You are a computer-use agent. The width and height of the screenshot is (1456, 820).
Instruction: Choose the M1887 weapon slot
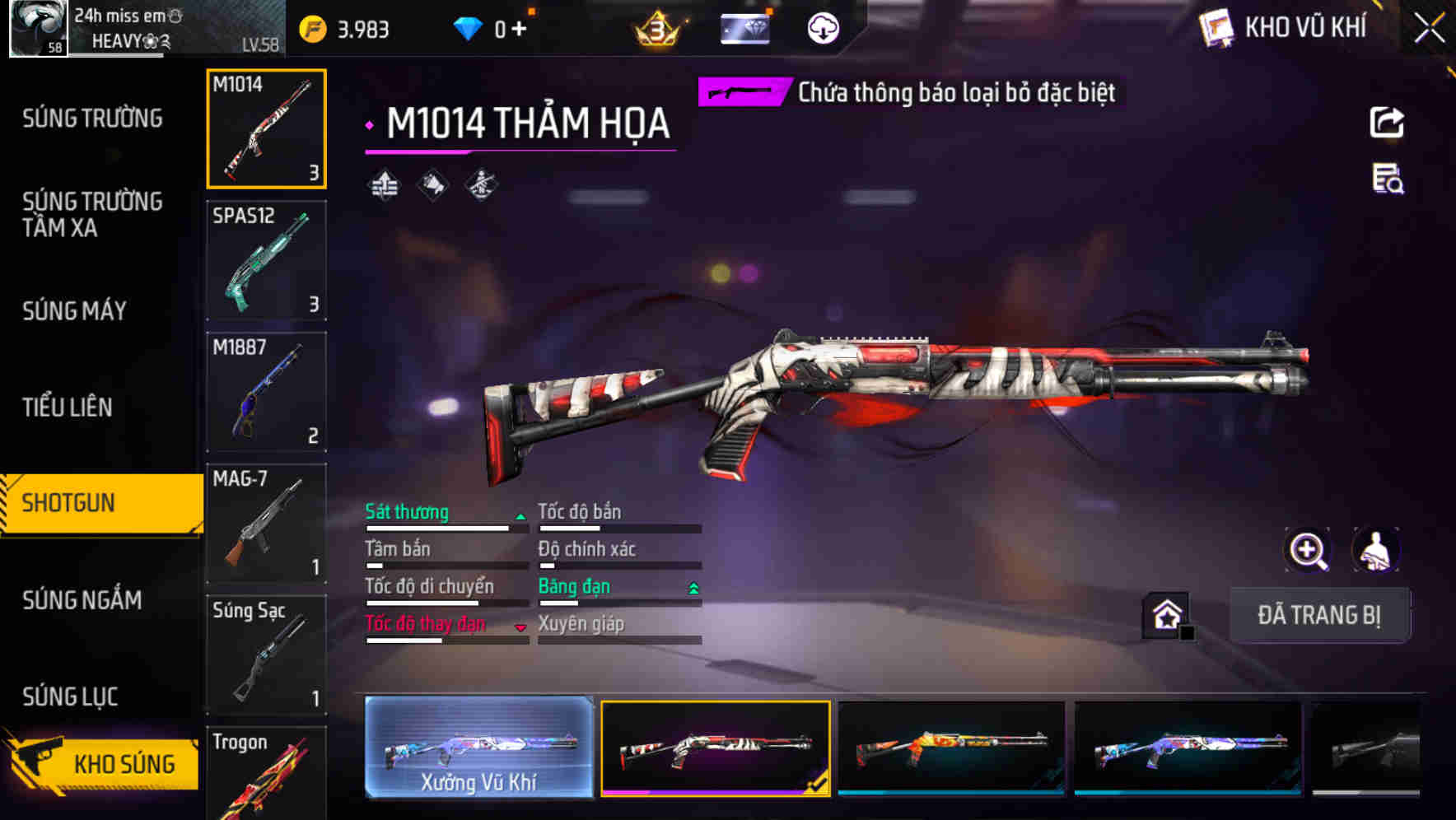point(266,392)
